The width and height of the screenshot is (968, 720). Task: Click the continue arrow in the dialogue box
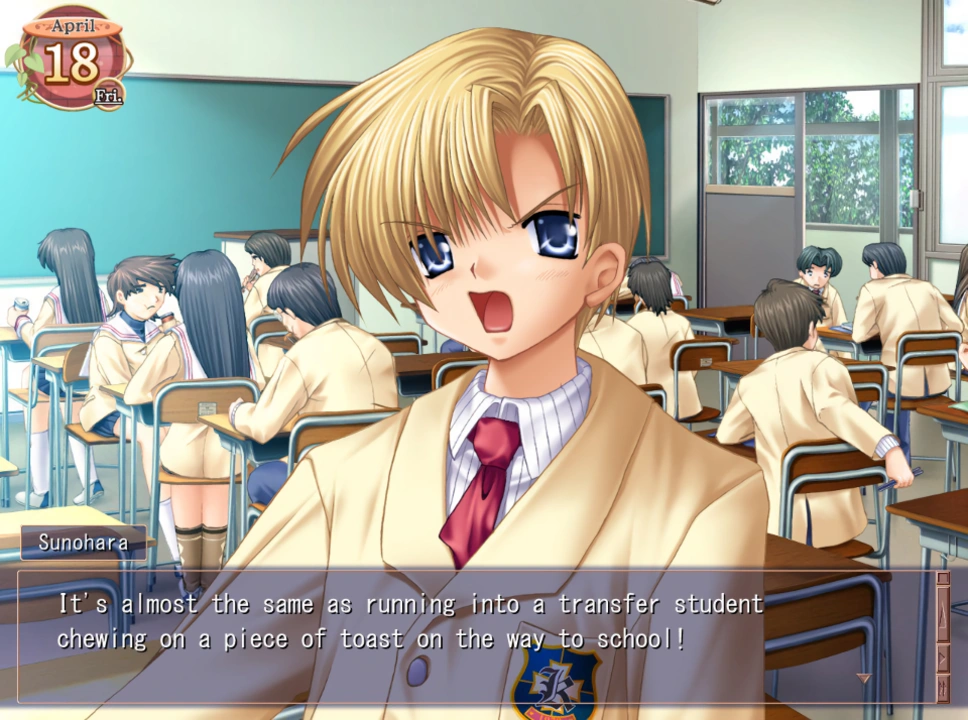click(864, 679)
